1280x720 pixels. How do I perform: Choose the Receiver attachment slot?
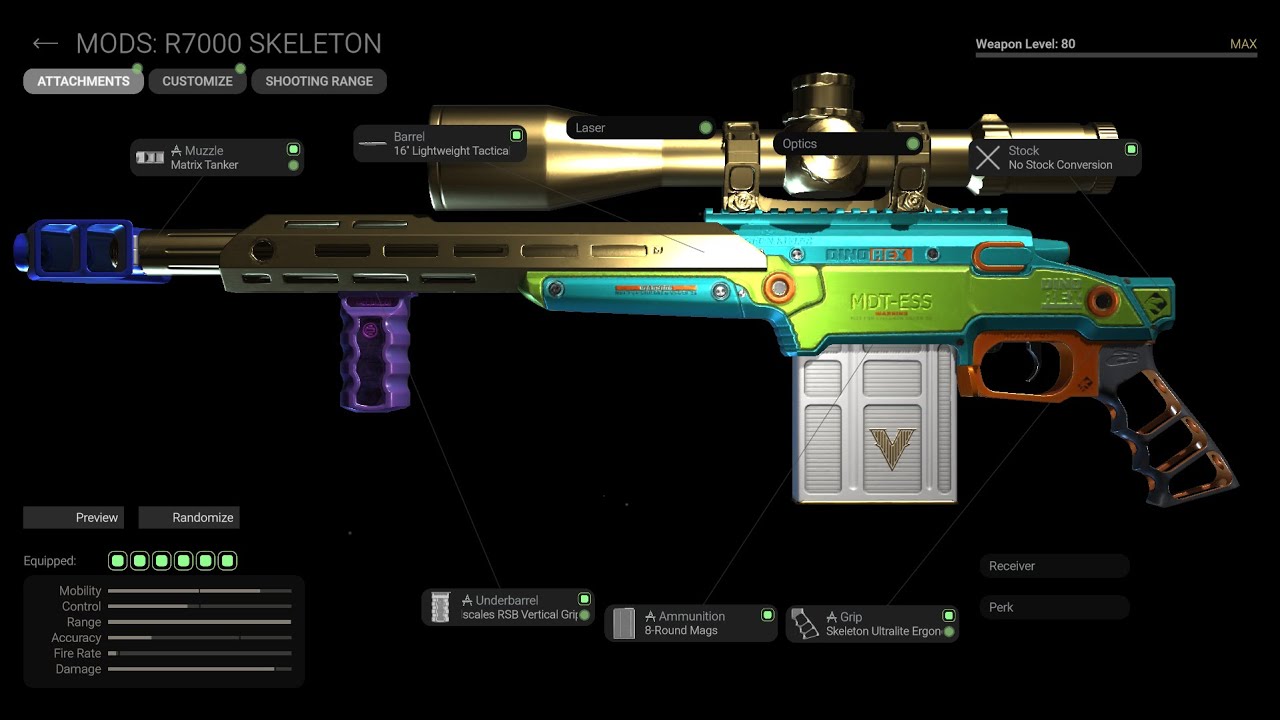coord(1054,566)
